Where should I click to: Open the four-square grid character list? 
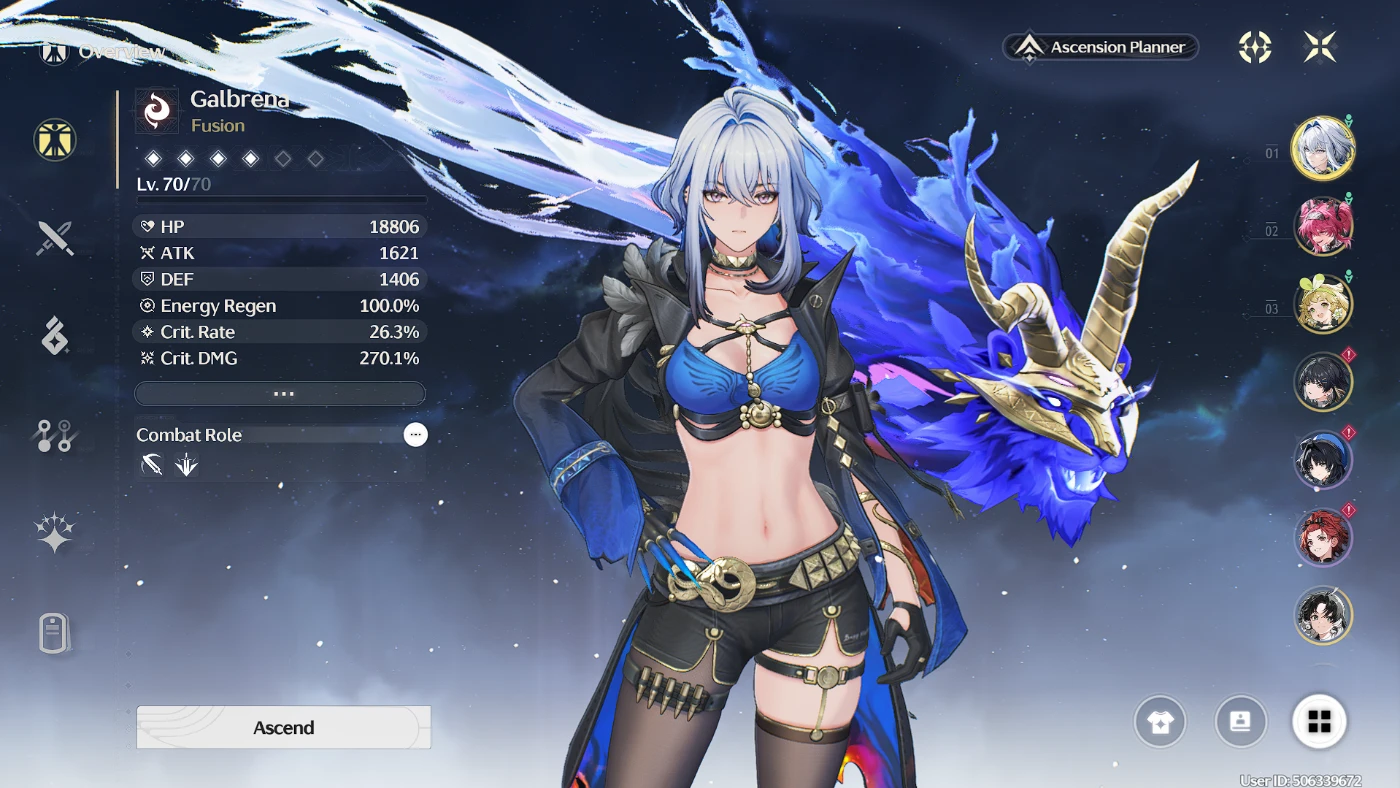(1319, 721)
